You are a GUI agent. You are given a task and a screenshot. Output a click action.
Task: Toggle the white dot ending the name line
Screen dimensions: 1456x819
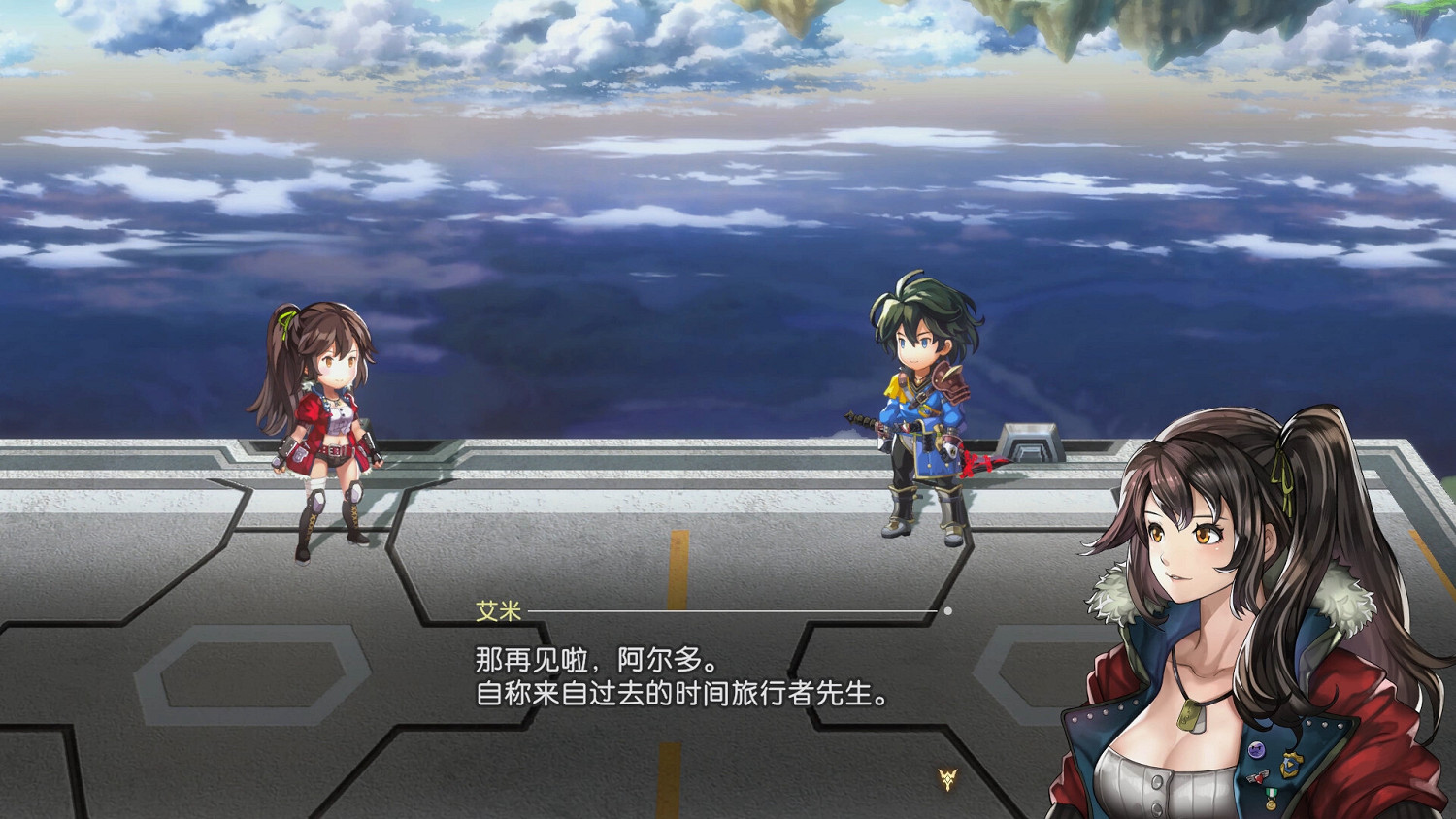(x=949, y=612)
